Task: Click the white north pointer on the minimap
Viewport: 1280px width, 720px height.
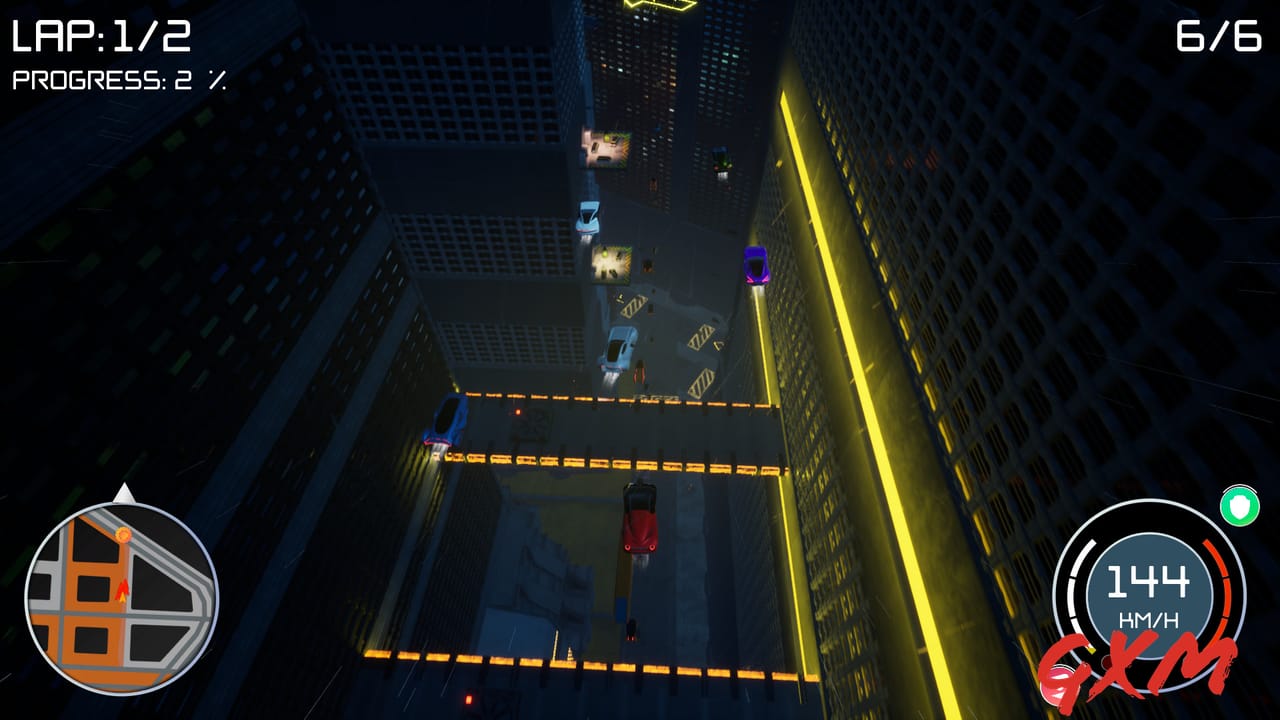Action: pos(125,495)
